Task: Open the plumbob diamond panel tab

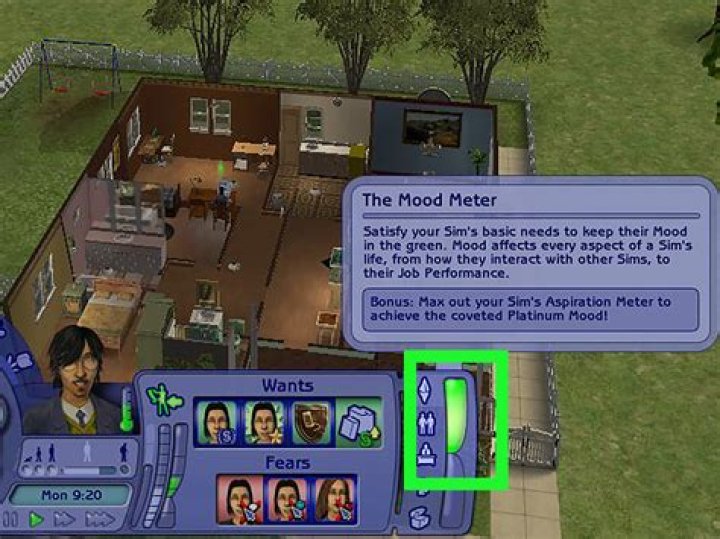Action: point(424,388)
